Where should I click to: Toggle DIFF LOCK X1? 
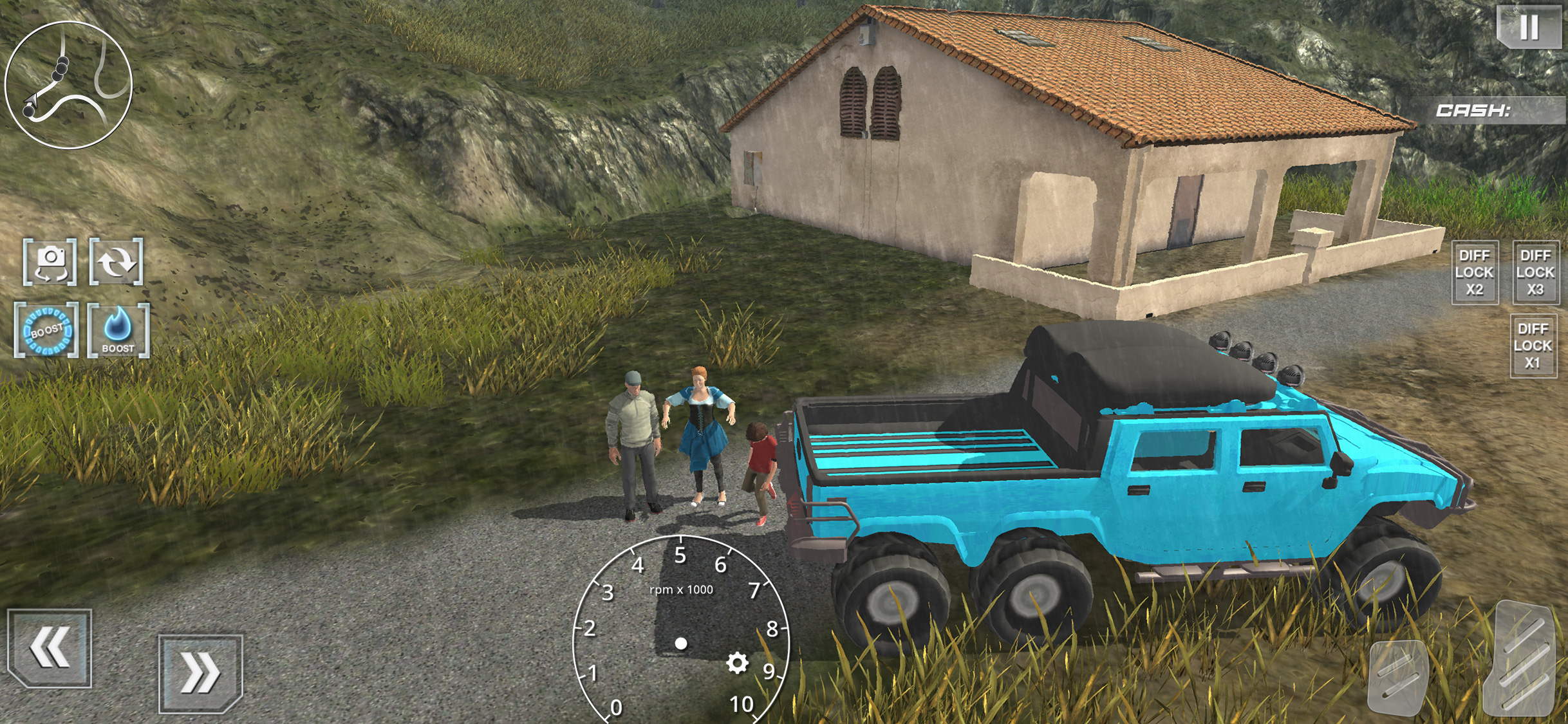[1533, 346]
